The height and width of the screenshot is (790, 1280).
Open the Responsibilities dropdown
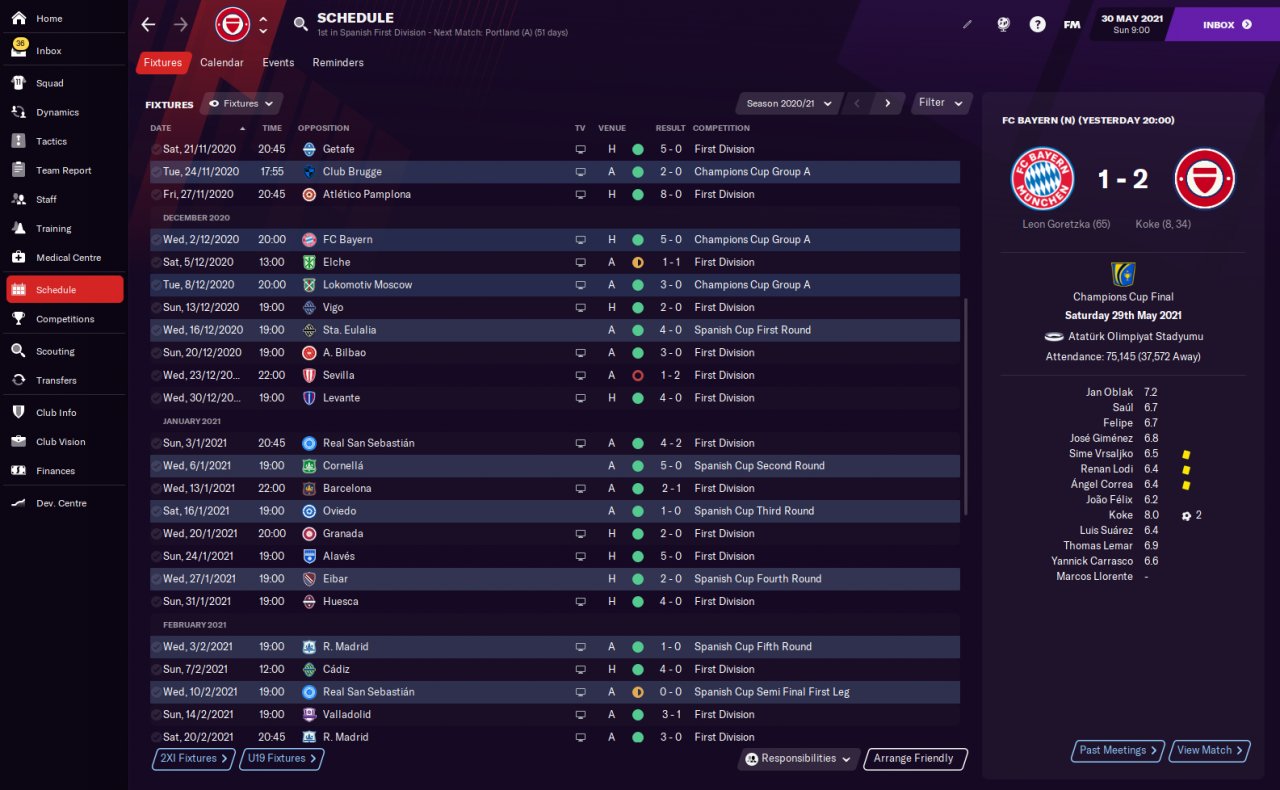pyautogui.click(x=799, y=759)
